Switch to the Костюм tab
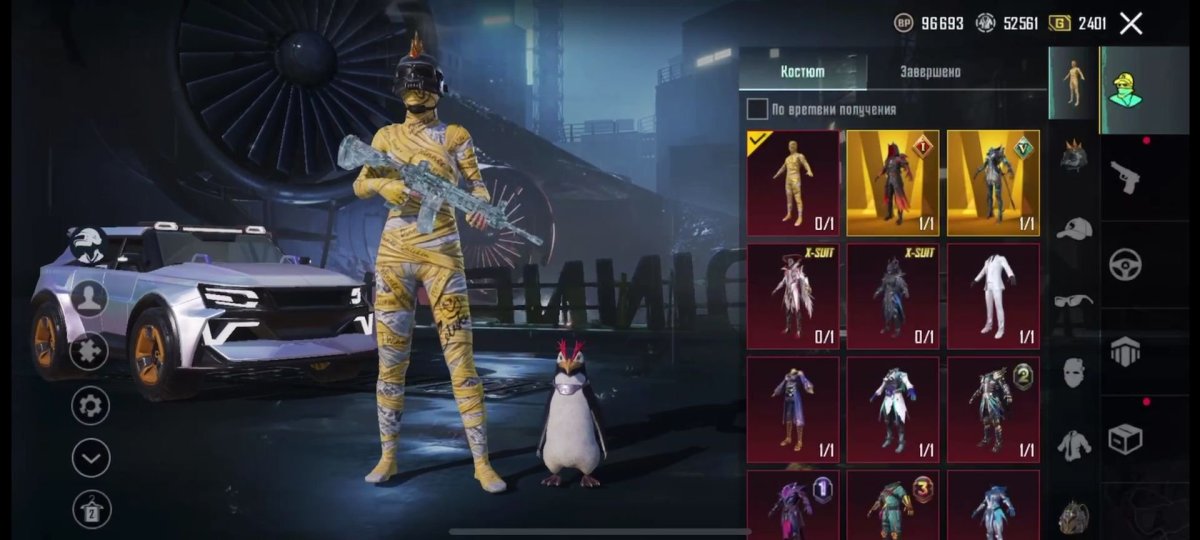Viewport: 1200px width, 540px height. 803,72
